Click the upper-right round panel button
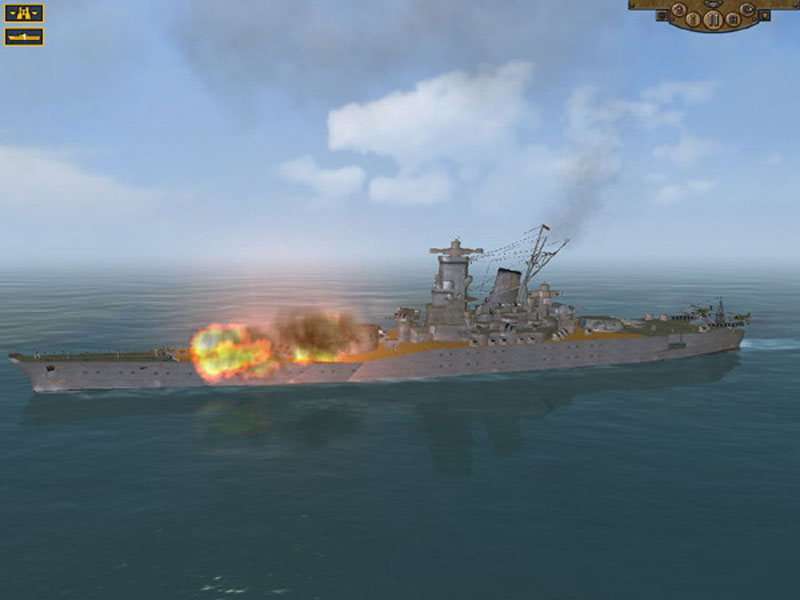 (x=748, y=9)
